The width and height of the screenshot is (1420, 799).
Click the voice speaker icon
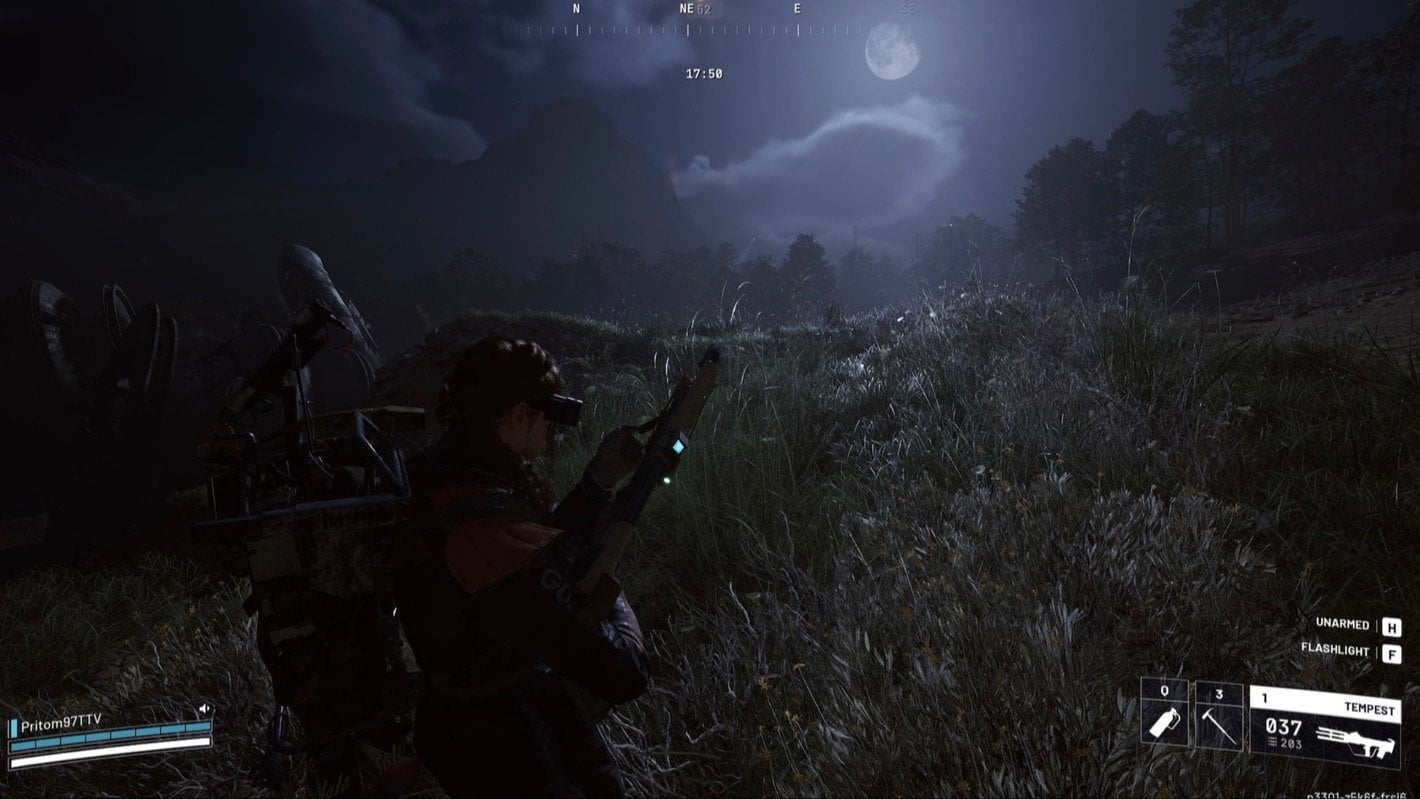[x=204, y=709]
